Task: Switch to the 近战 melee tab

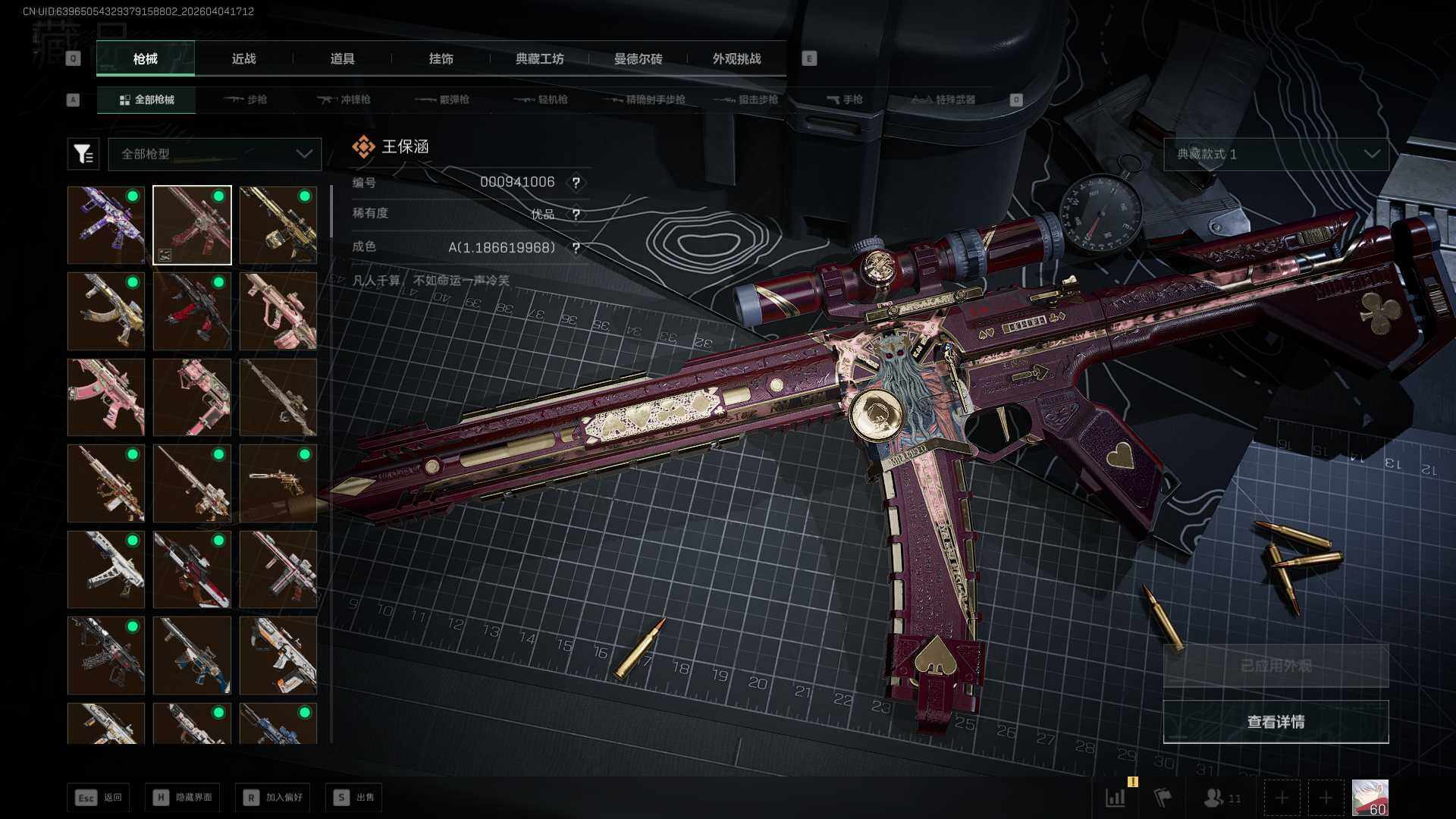Action: pyautogui.click(x=243, y=58)
